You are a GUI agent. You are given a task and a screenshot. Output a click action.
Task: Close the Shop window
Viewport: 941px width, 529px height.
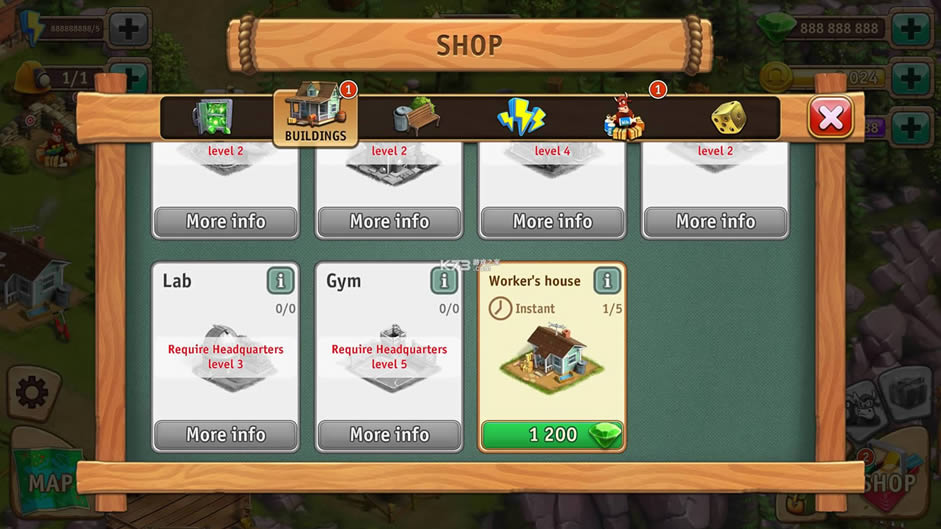click(830, 118)
